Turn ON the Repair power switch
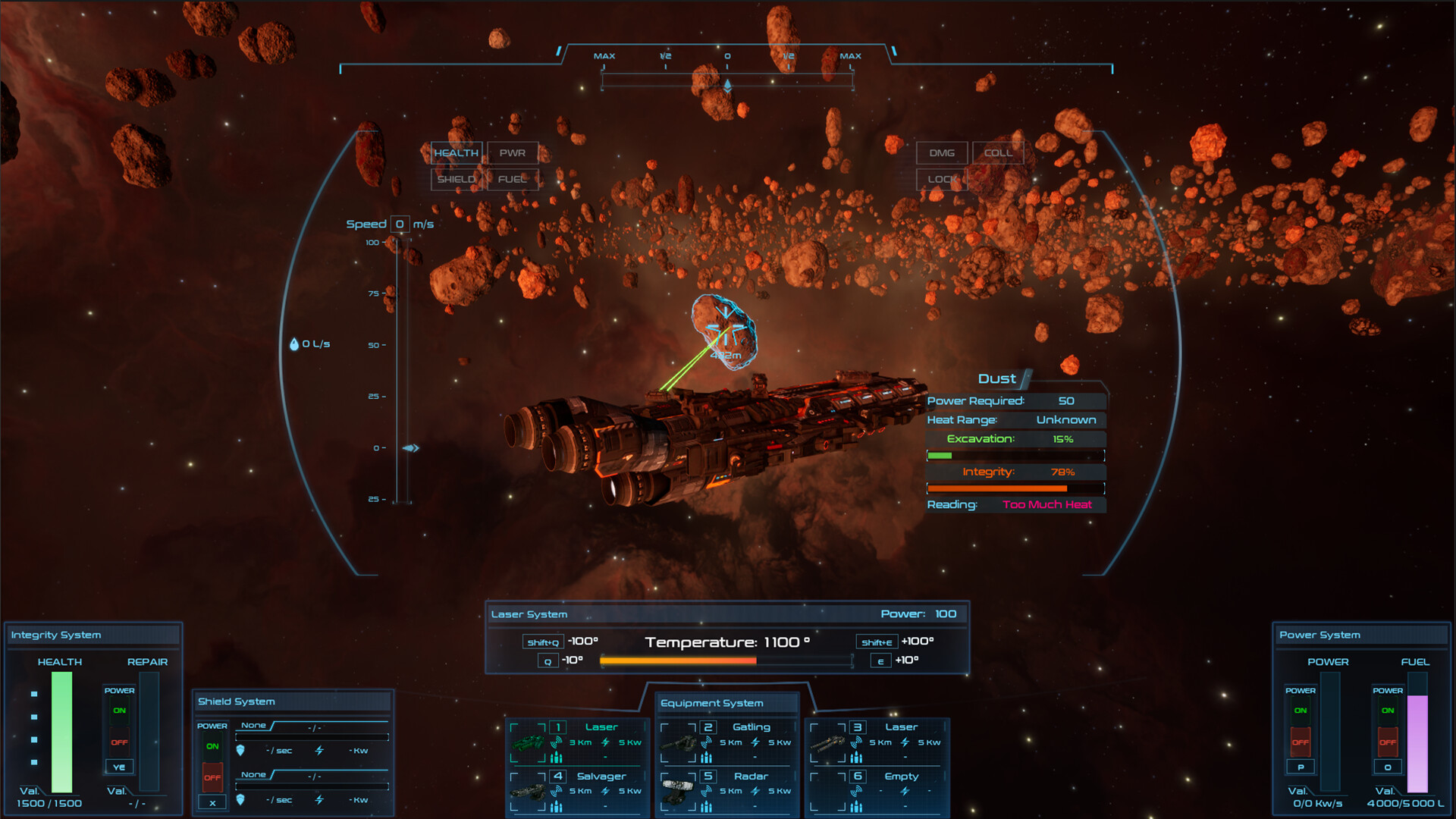The height and width of the screenshot is (819, 1456). tap(118, 711)
